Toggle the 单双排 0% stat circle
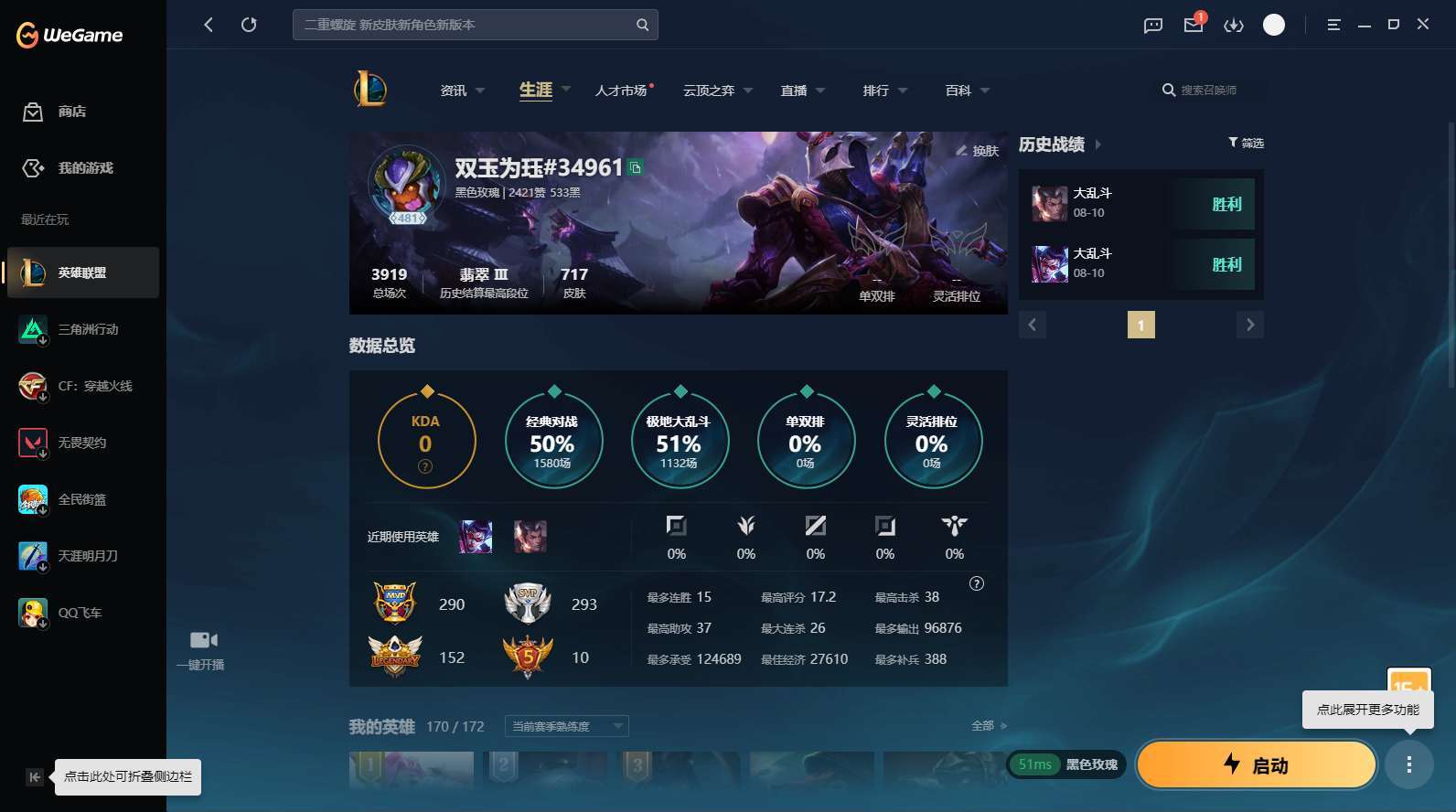Image resolution: width=1456 pixels, height=812 pixels. 806,441
